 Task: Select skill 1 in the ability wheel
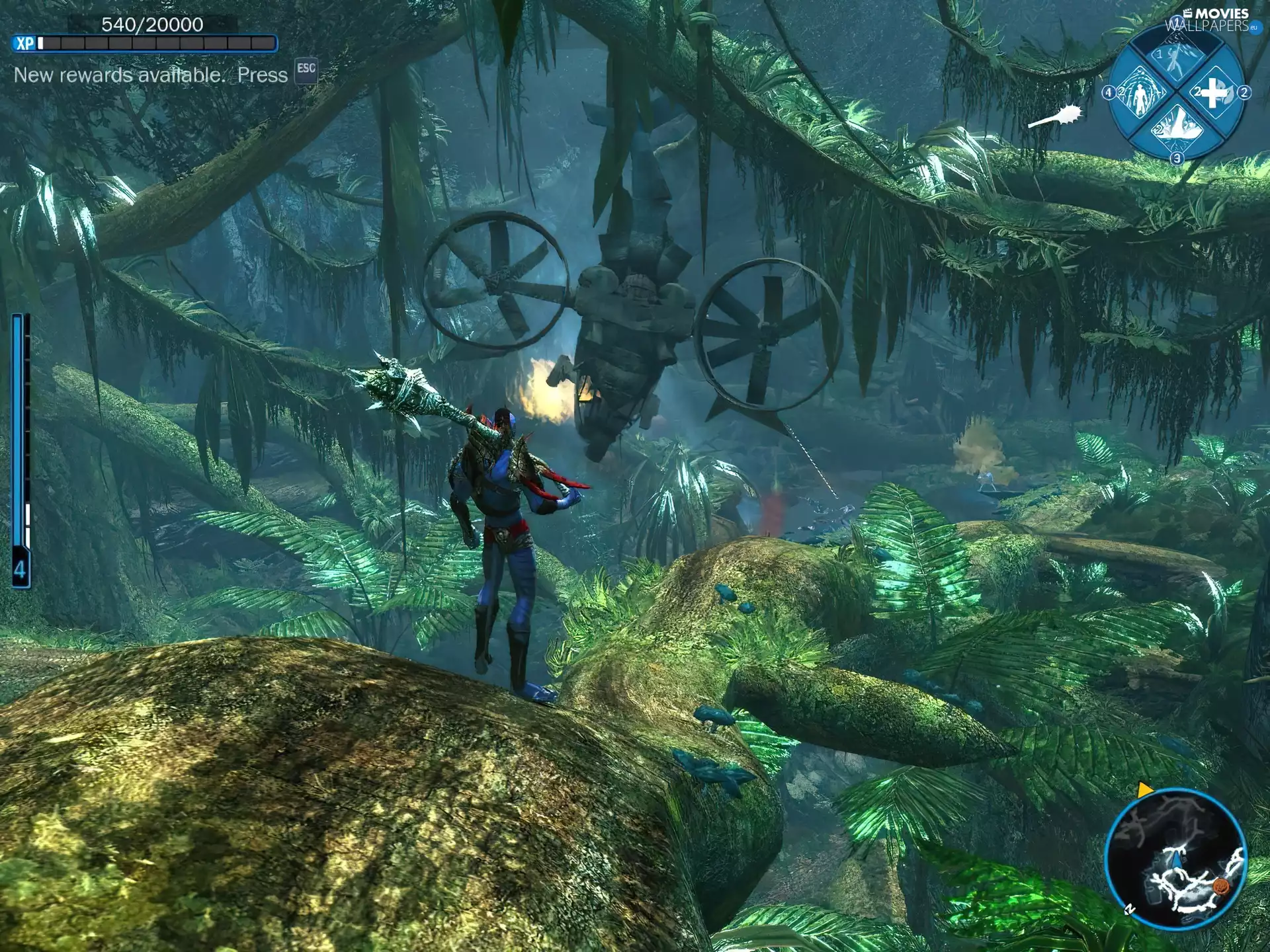click(1176, 59)
